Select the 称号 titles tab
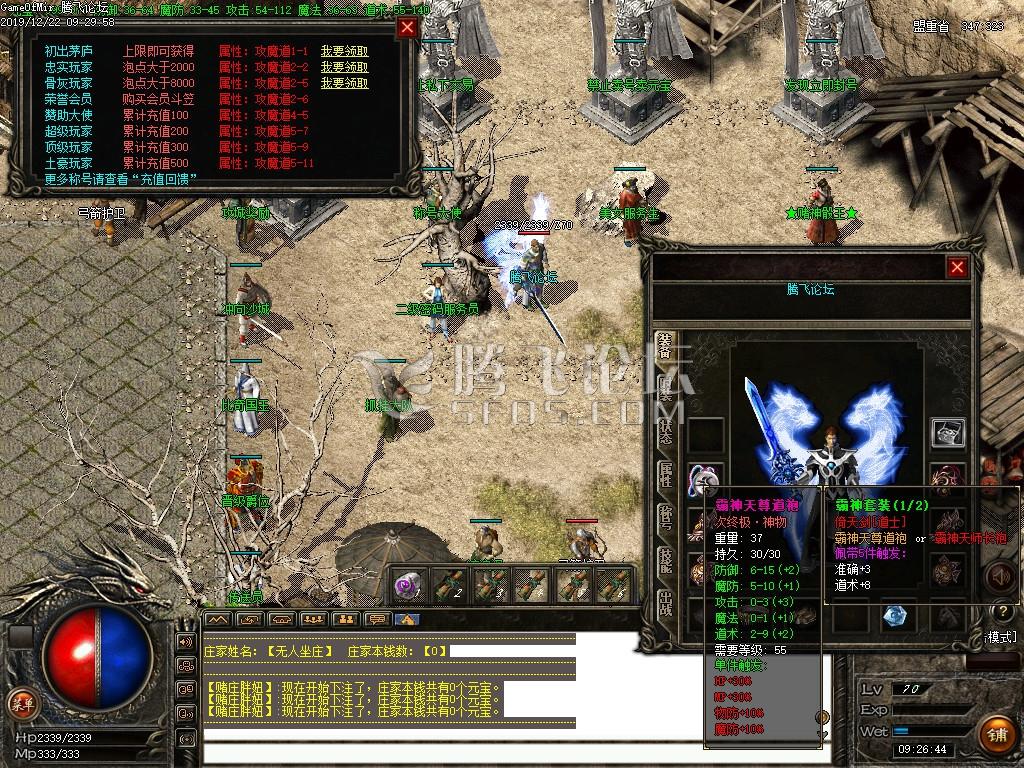This screenshot has width=1024, height=768. coord(665,518)
